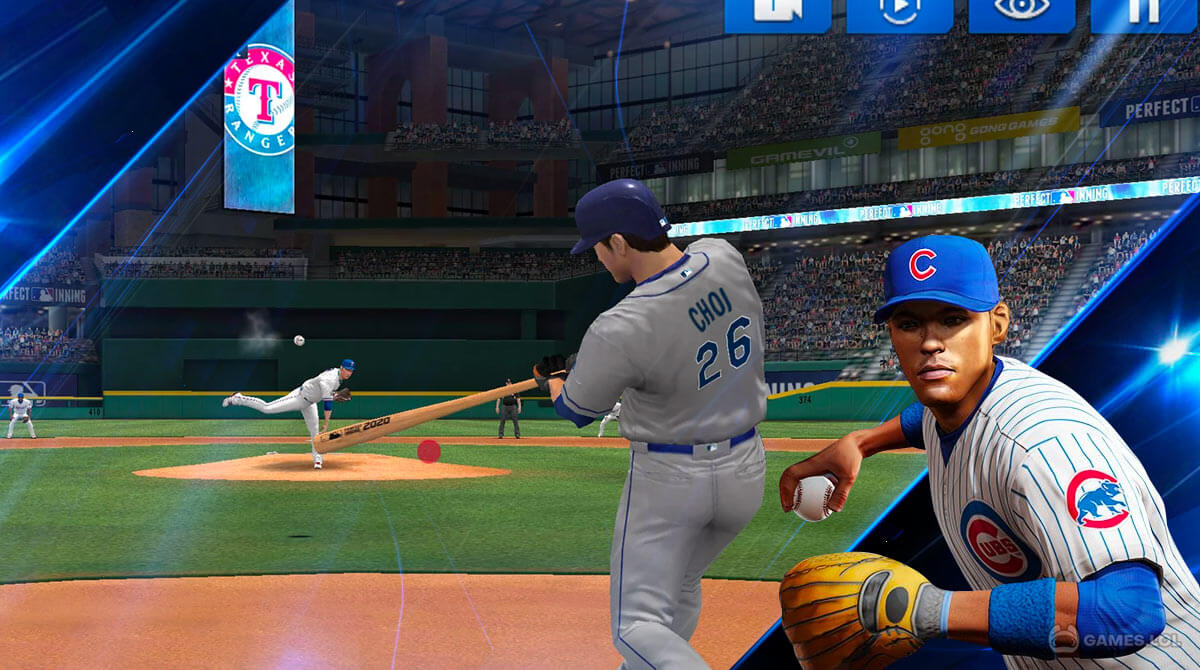
Task: Toggle the eye view button
Action: (1021, 14)
